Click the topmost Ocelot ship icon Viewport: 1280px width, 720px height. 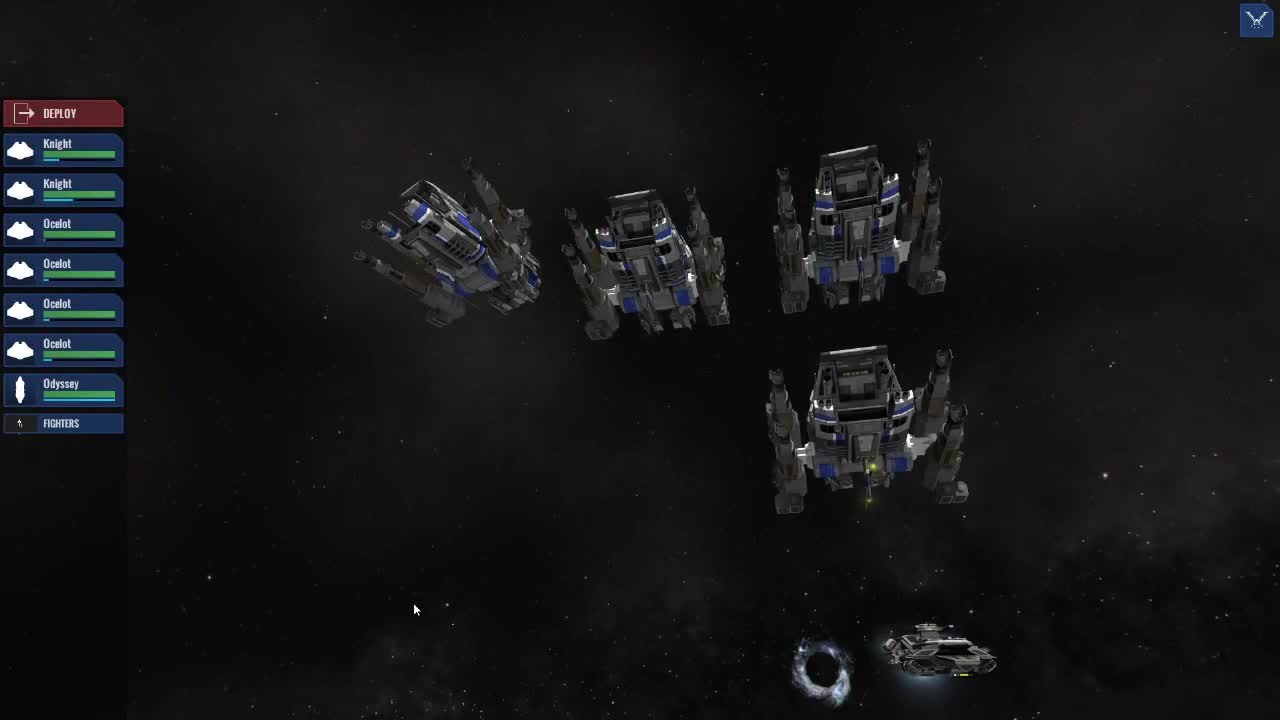(x=20, y=230)
